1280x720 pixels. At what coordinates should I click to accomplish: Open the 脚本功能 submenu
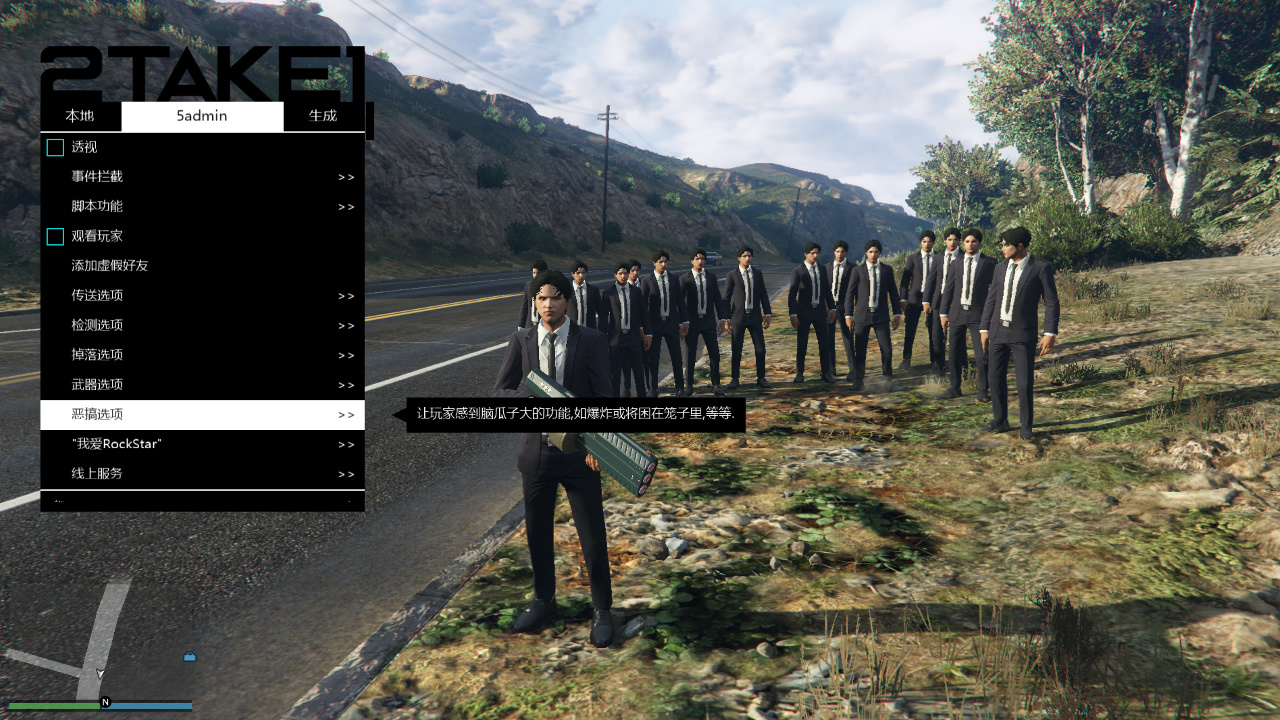coord(200,206)
